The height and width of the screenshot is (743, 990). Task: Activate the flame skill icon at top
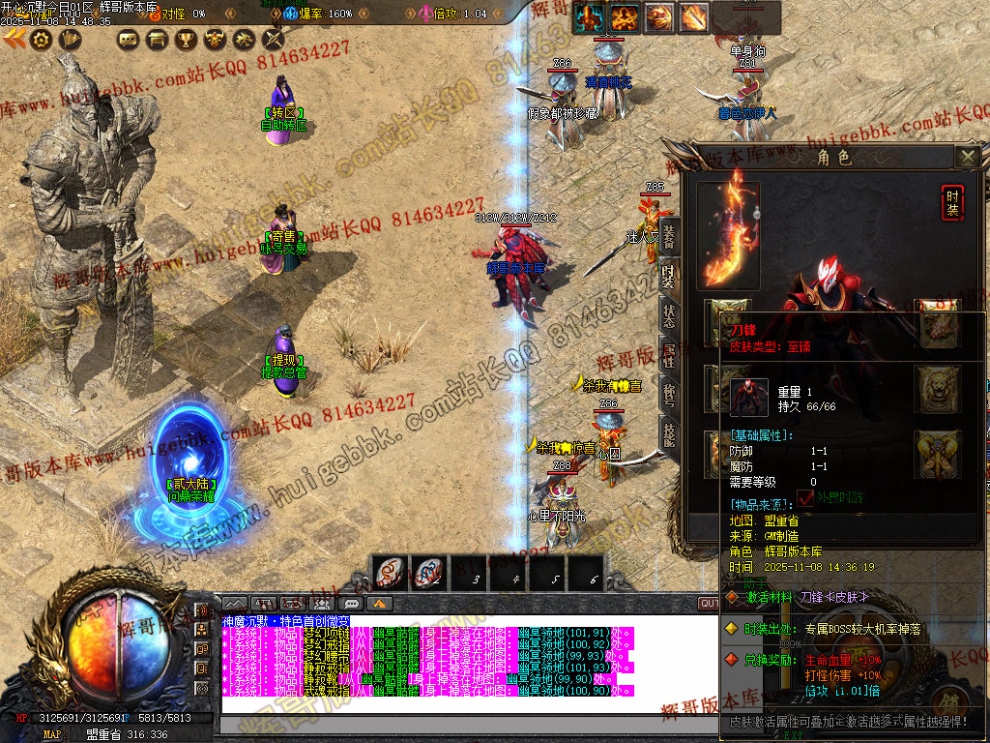coord(625,17)
